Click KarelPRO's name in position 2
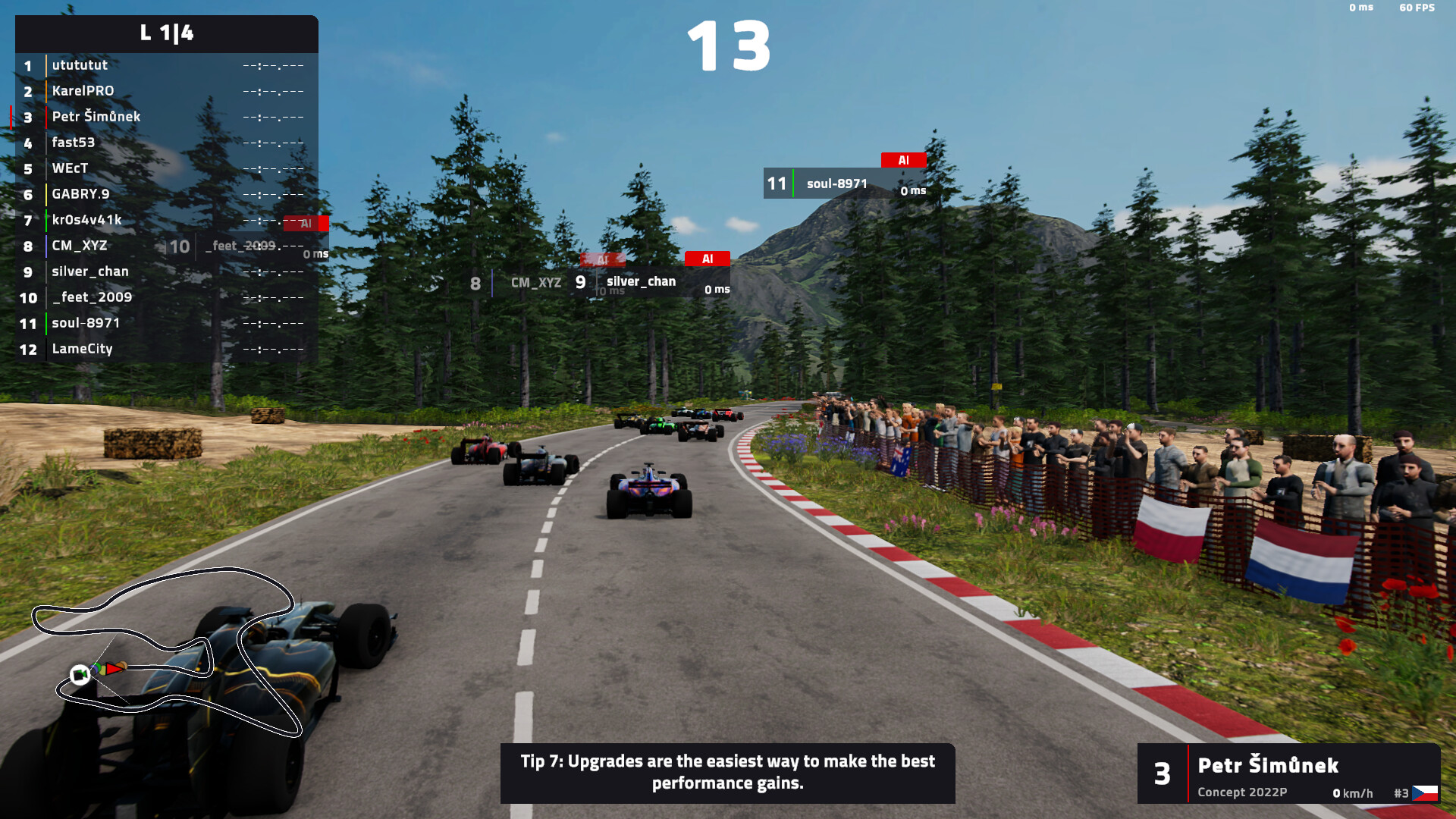The height and width of the screenshot is (819, 1456). [82, 91]
